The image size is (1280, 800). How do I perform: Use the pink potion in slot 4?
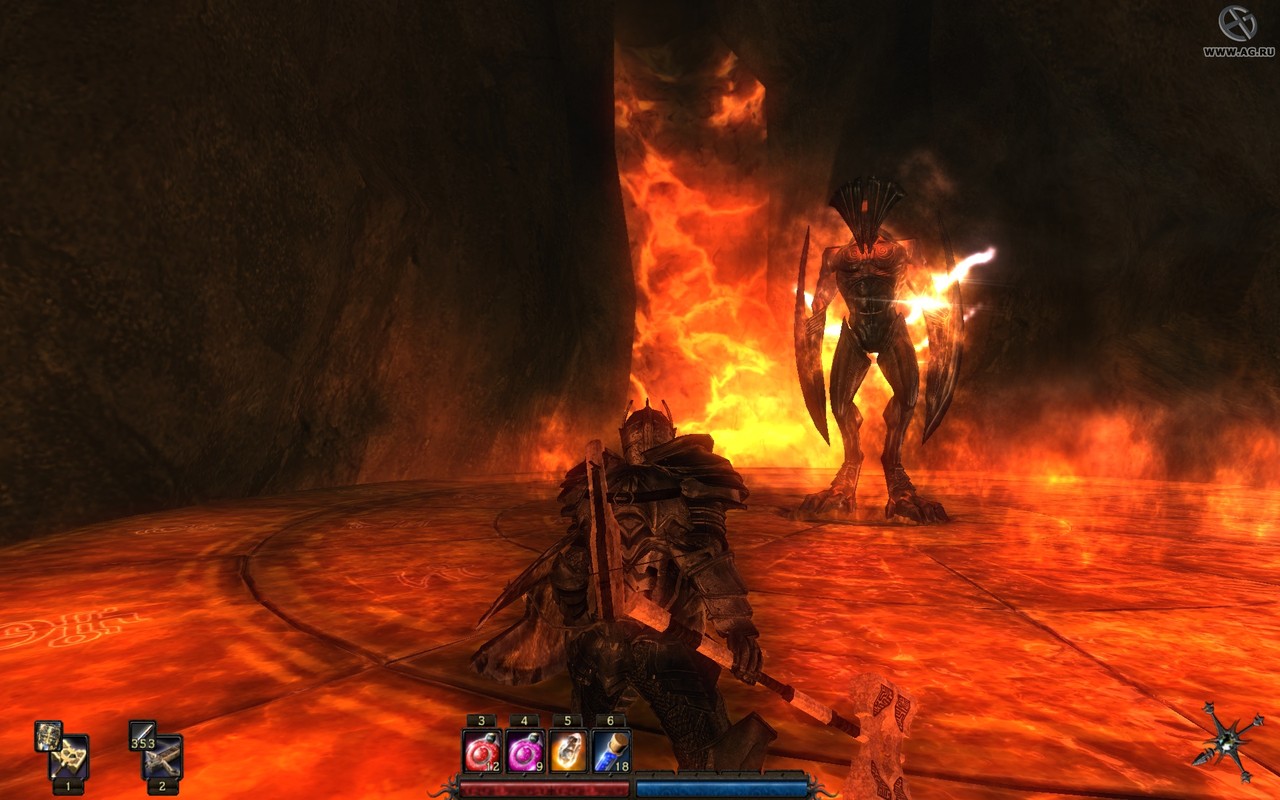click(525, 751)
